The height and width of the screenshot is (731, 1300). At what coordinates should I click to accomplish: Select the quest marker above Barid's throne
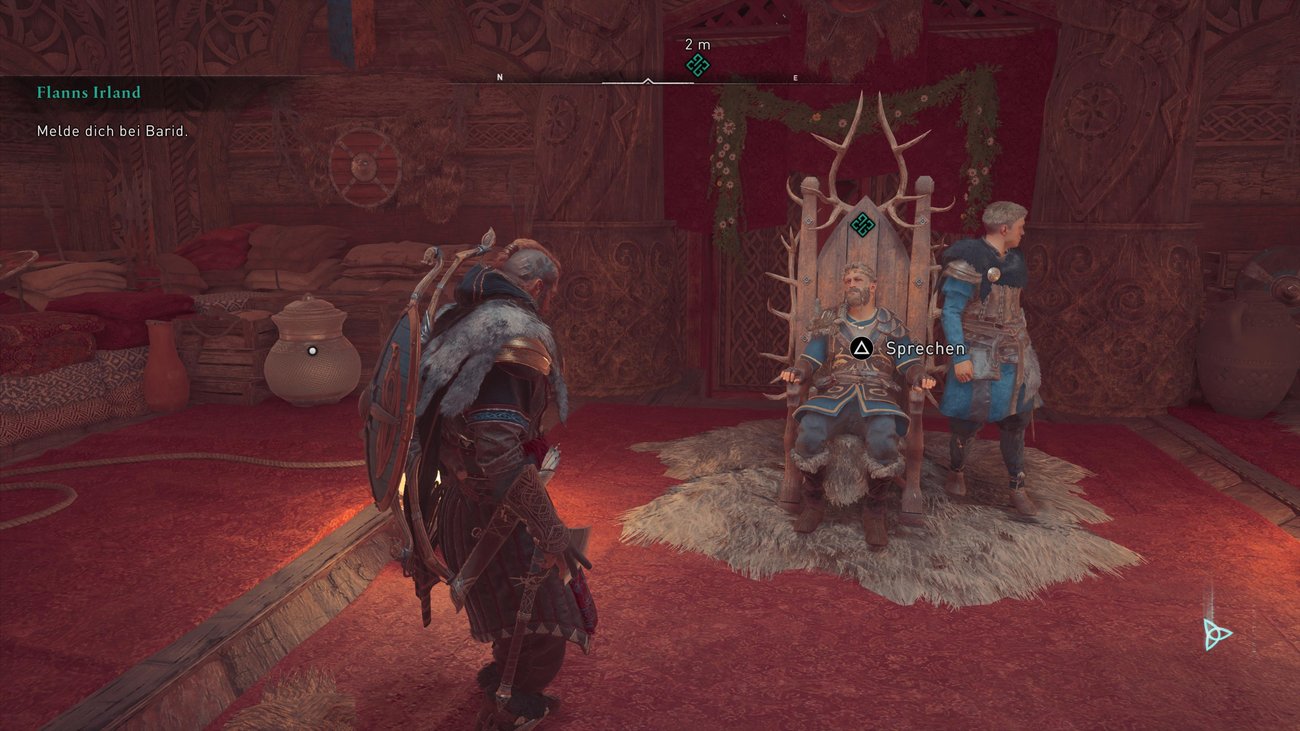(x=862, y=224)
